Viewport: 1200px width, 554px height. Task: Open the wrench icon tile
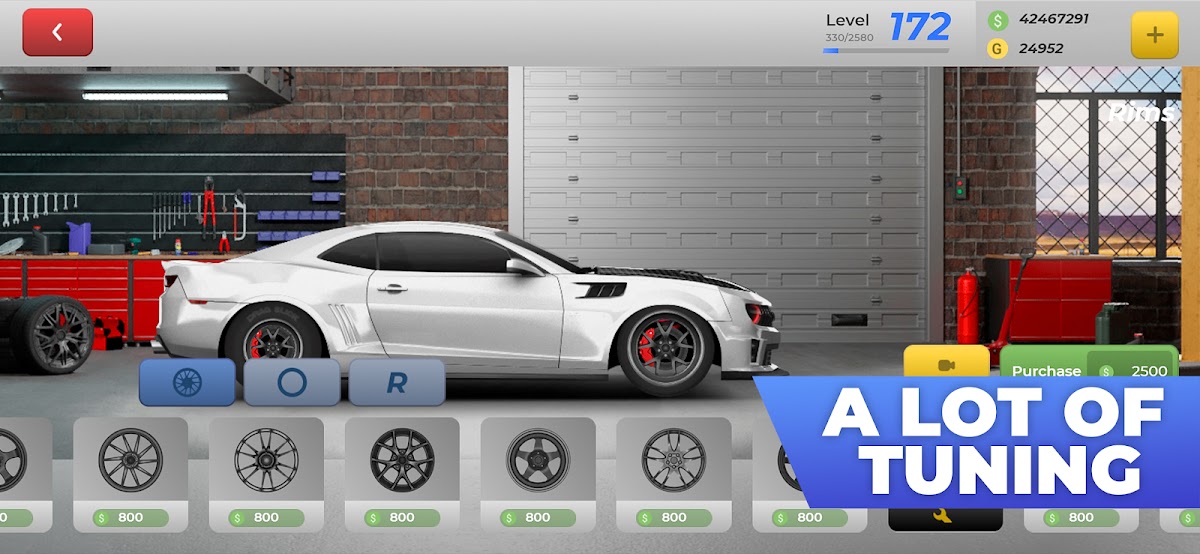pos(944,517)
